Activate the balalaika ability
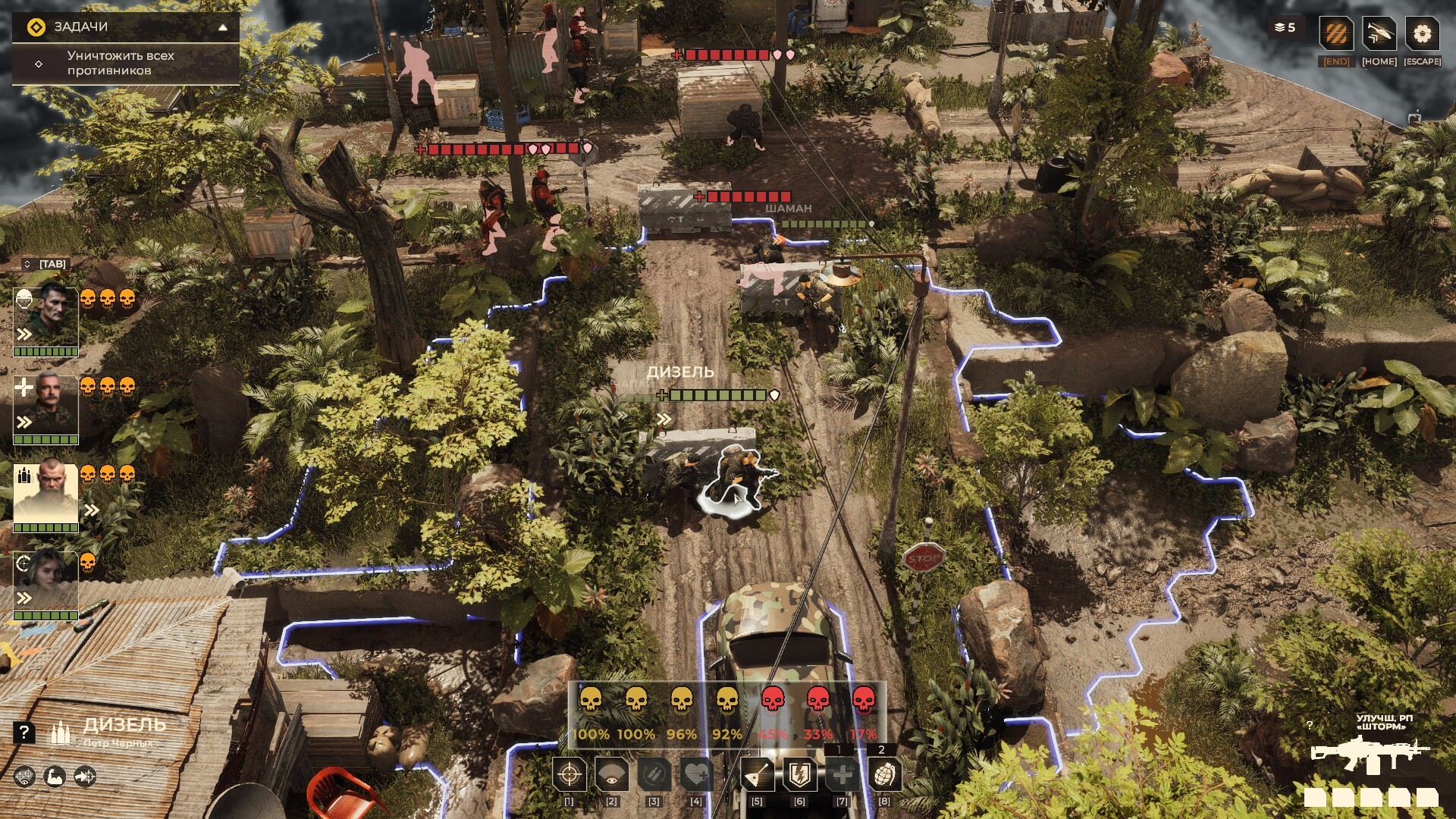The image size is (1456, 819). click(x=757, y=774)
